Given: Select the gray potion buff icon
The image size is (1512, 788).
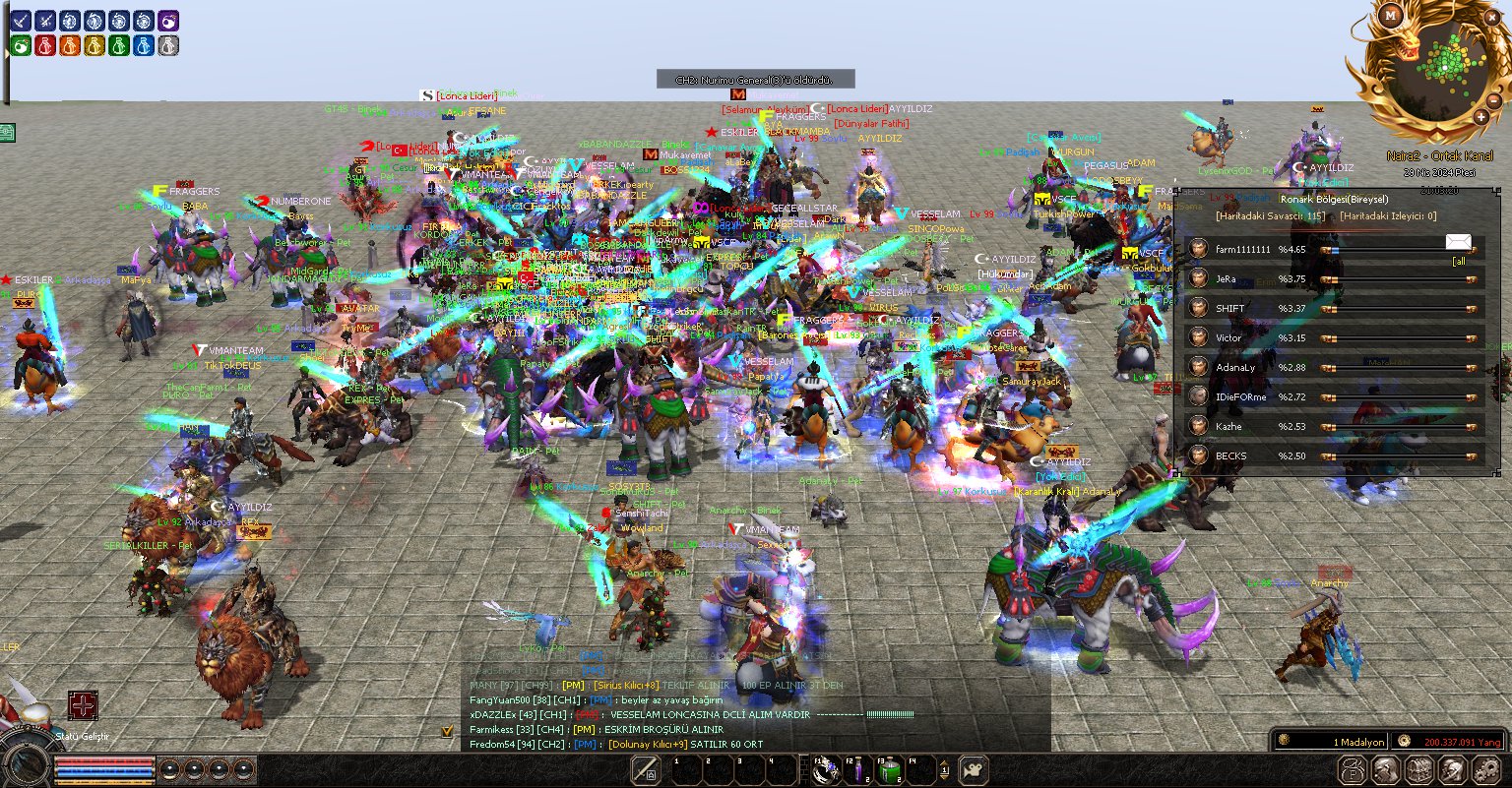Looking at the screenshot, I should [x=168, y=45].
